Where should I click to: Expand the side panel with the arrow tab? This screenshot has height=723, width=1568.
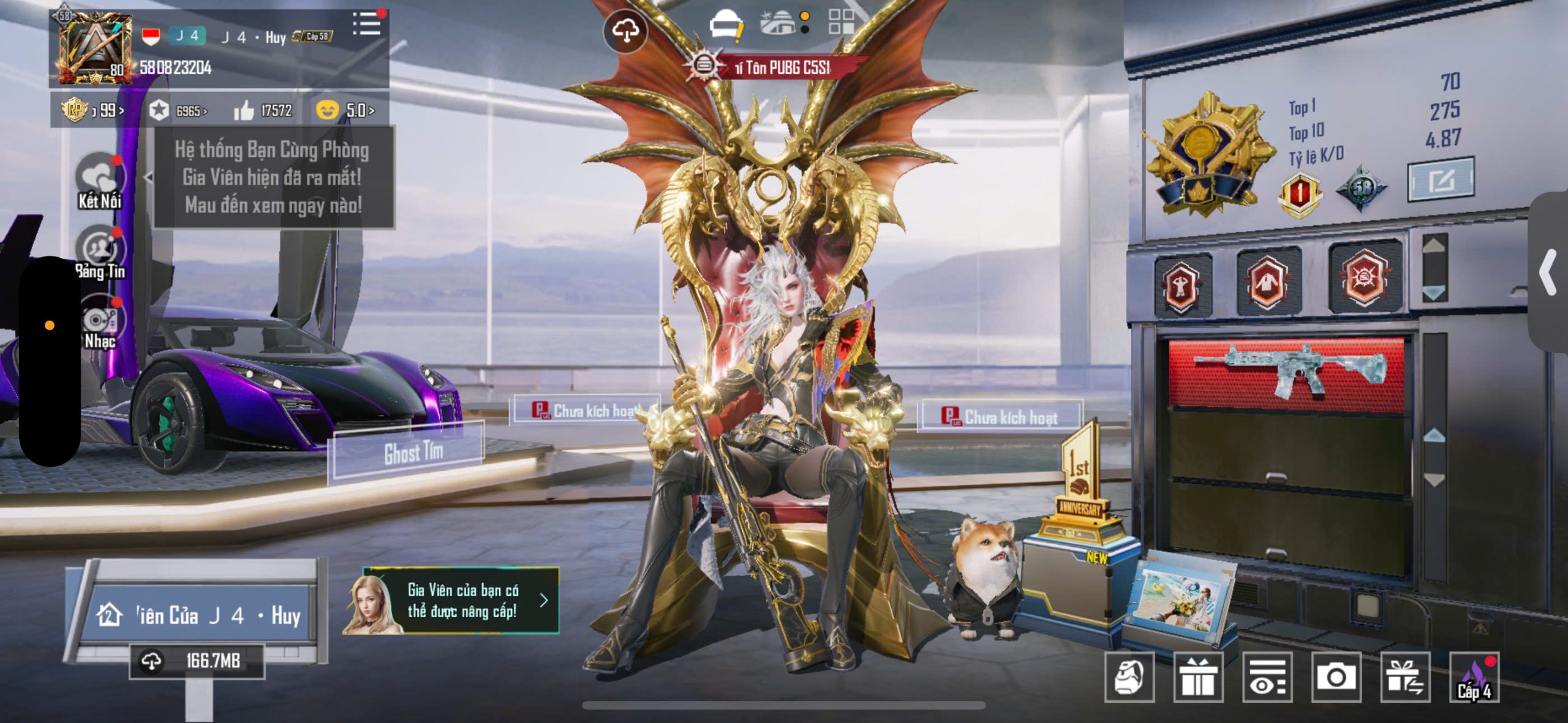click(x=1548, y=272)
